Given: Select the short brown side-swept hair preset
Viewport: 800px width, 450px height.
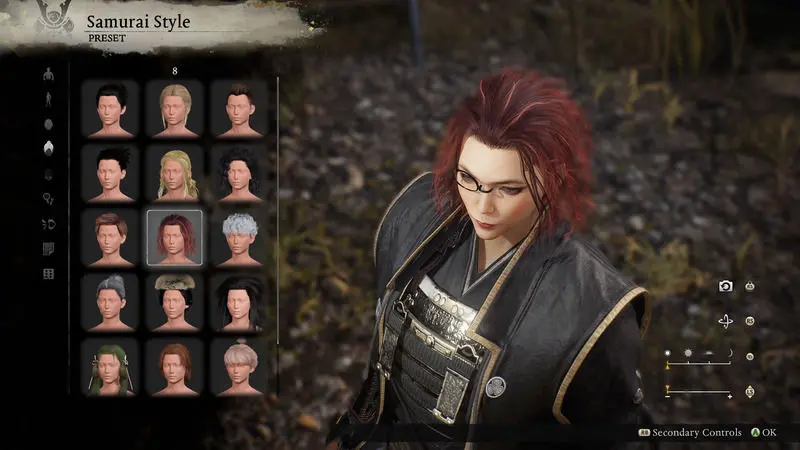Looking at the screenshot, I should pyautogui.click(x=110, y=238).
